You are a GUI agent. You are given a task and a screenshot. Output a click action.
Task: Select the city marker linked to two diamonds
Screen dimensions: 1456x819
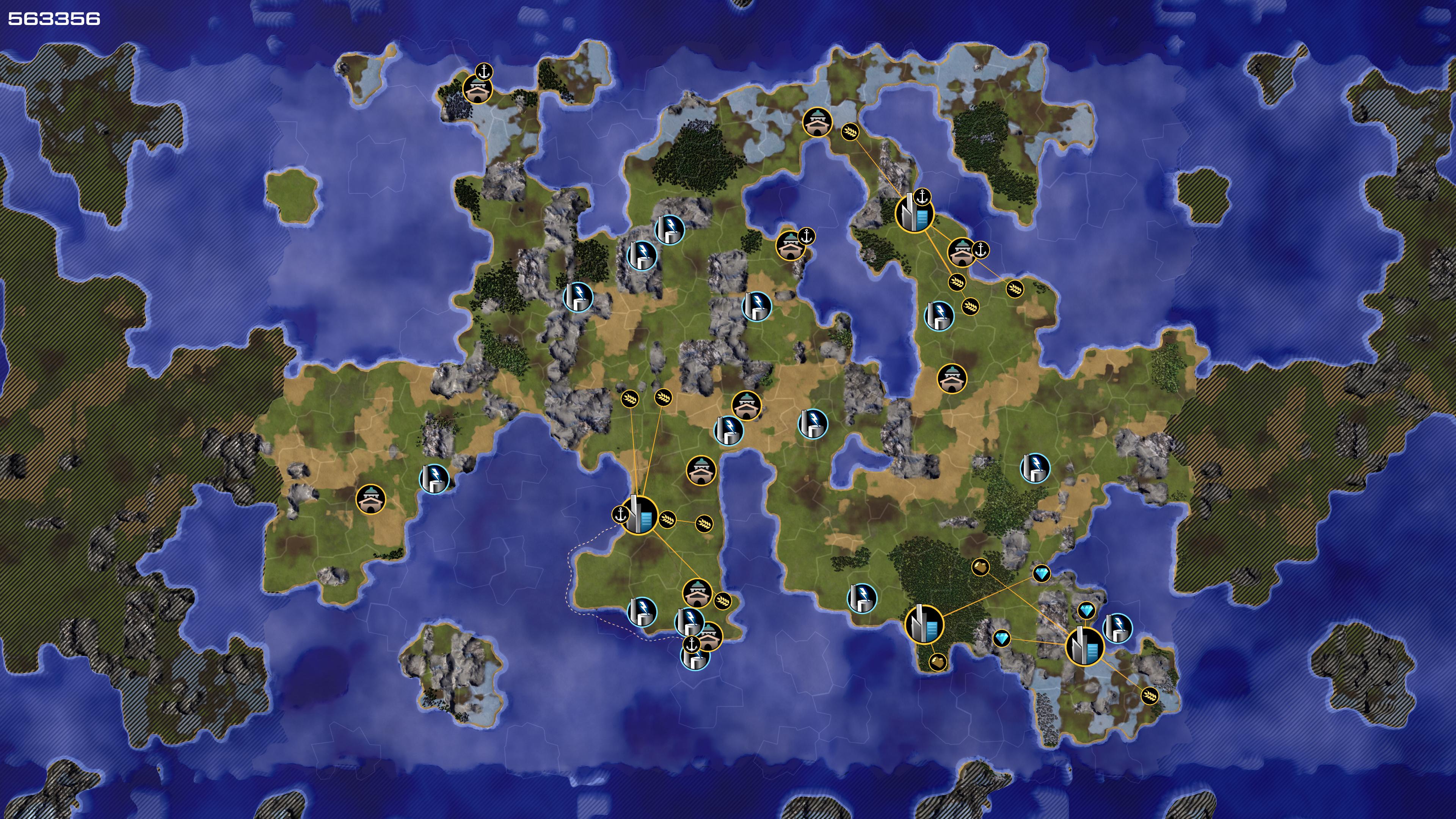click(x=1084, y=646)
